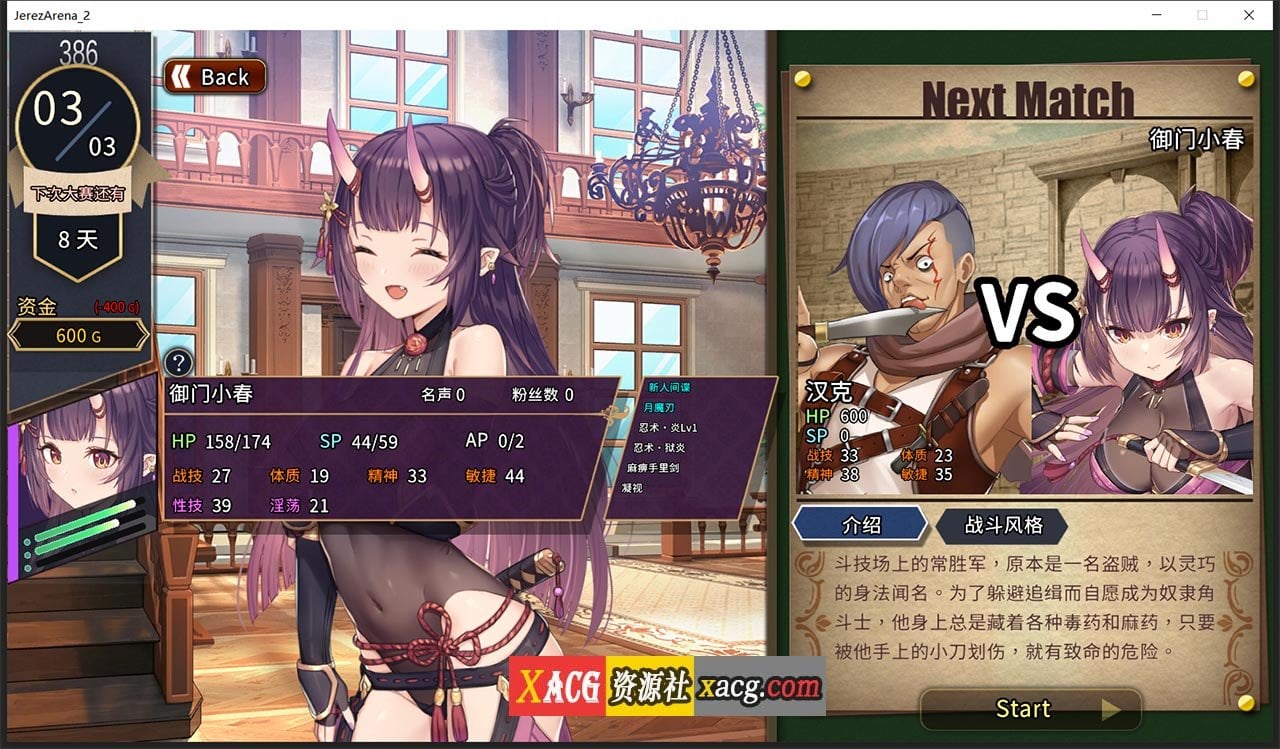Image resolution: width=1280 pixels, height=749 pixels.
Task: Click the 资金 gold banner showing 600 G
Action: click(x=78, y=335)
